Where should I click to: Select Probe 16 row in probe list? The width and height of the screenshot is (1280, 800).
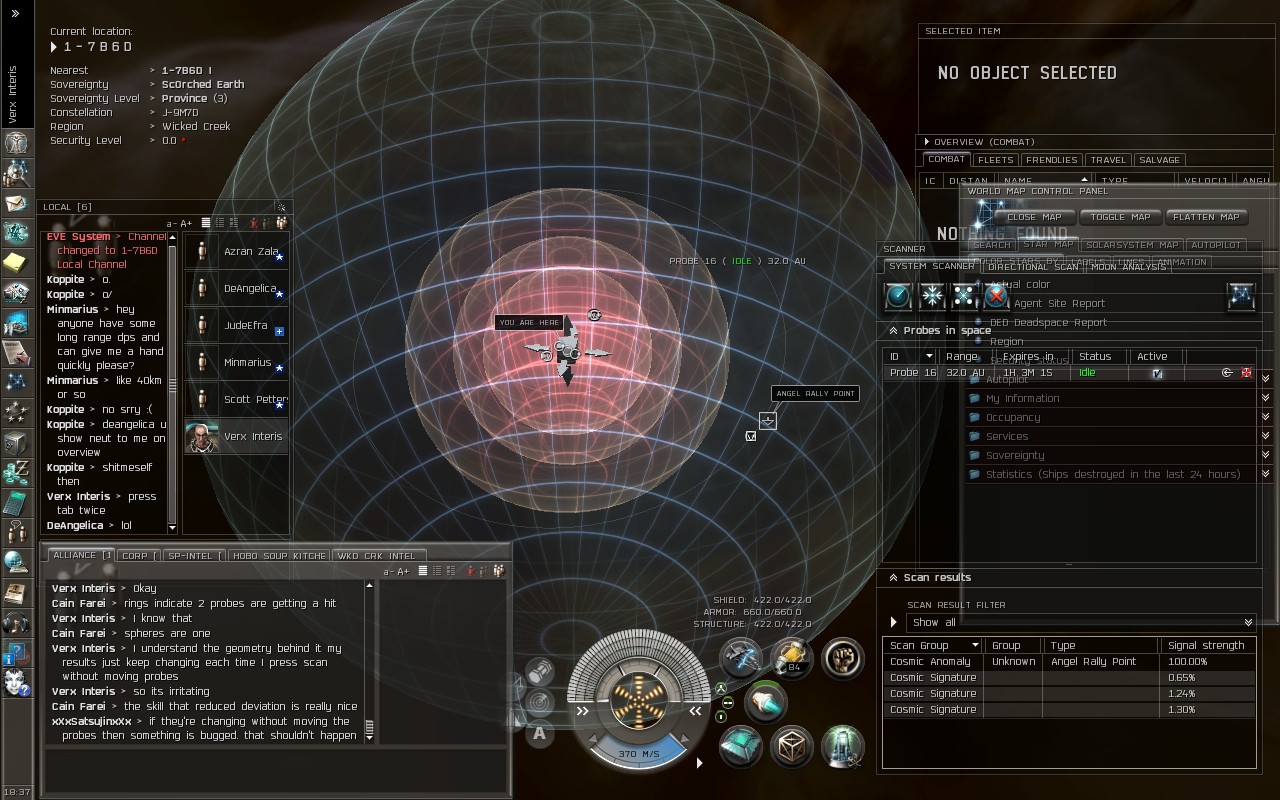click(x=1000, y=373)
